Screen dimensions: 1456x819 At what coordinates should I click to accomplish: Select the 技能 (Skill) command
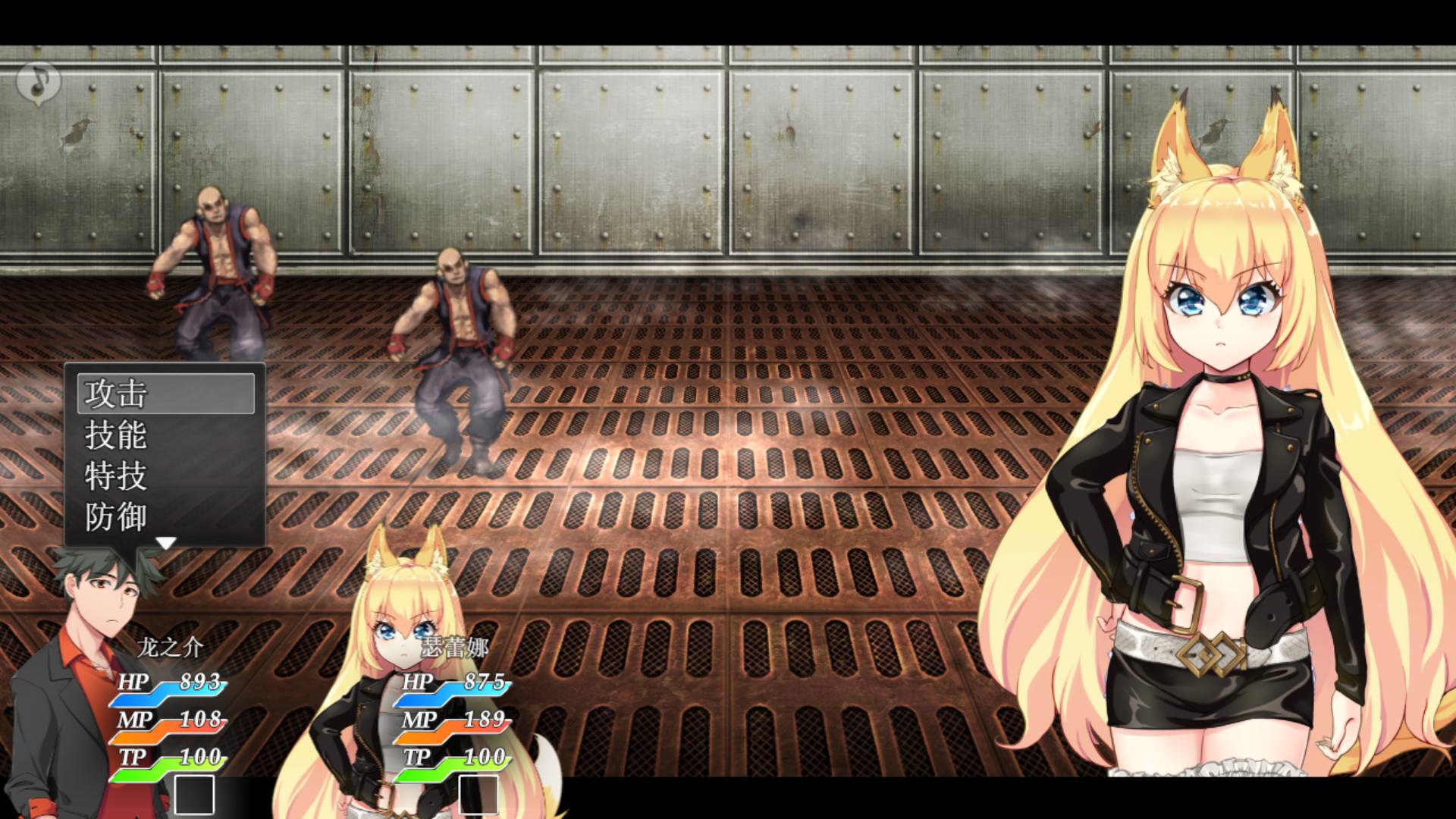pyautogui.click(x=118, y=436)
